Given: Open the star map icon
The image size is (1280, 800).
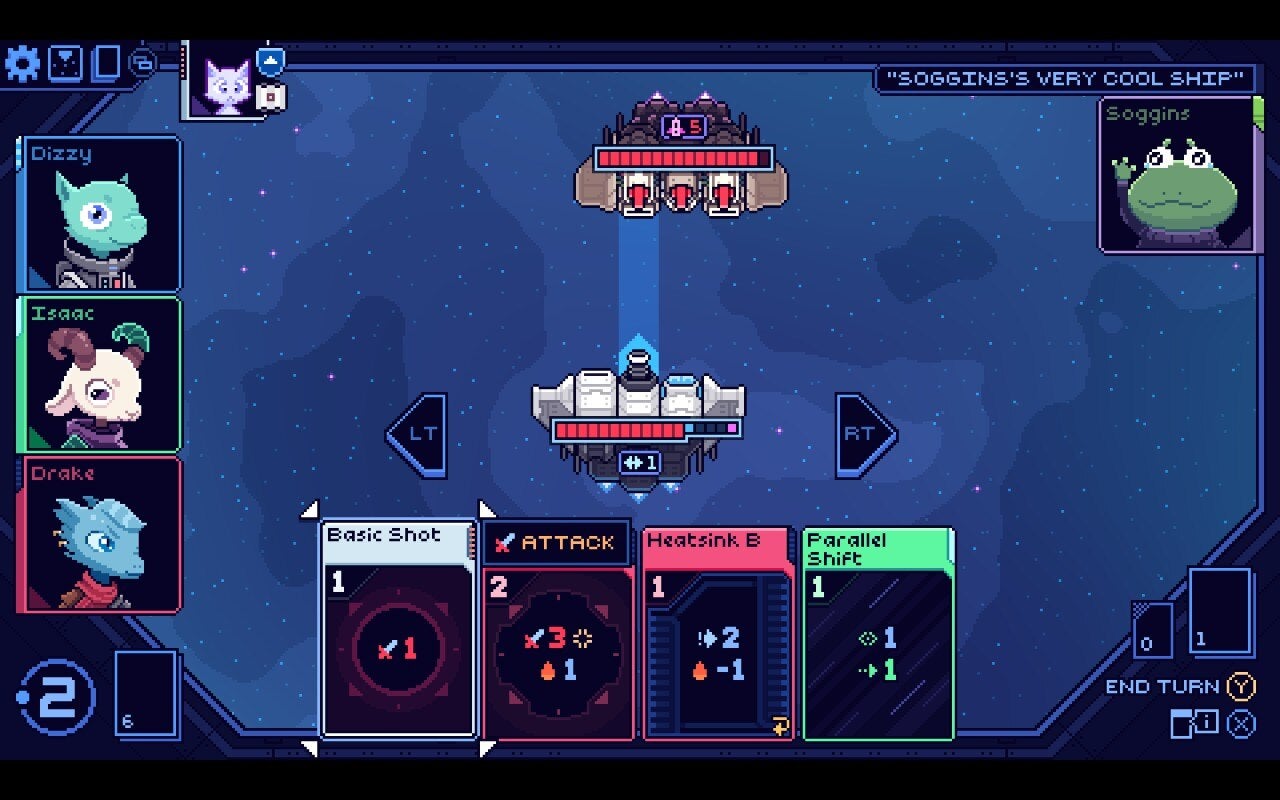Looking at the screenshot, I should (65, 64).
